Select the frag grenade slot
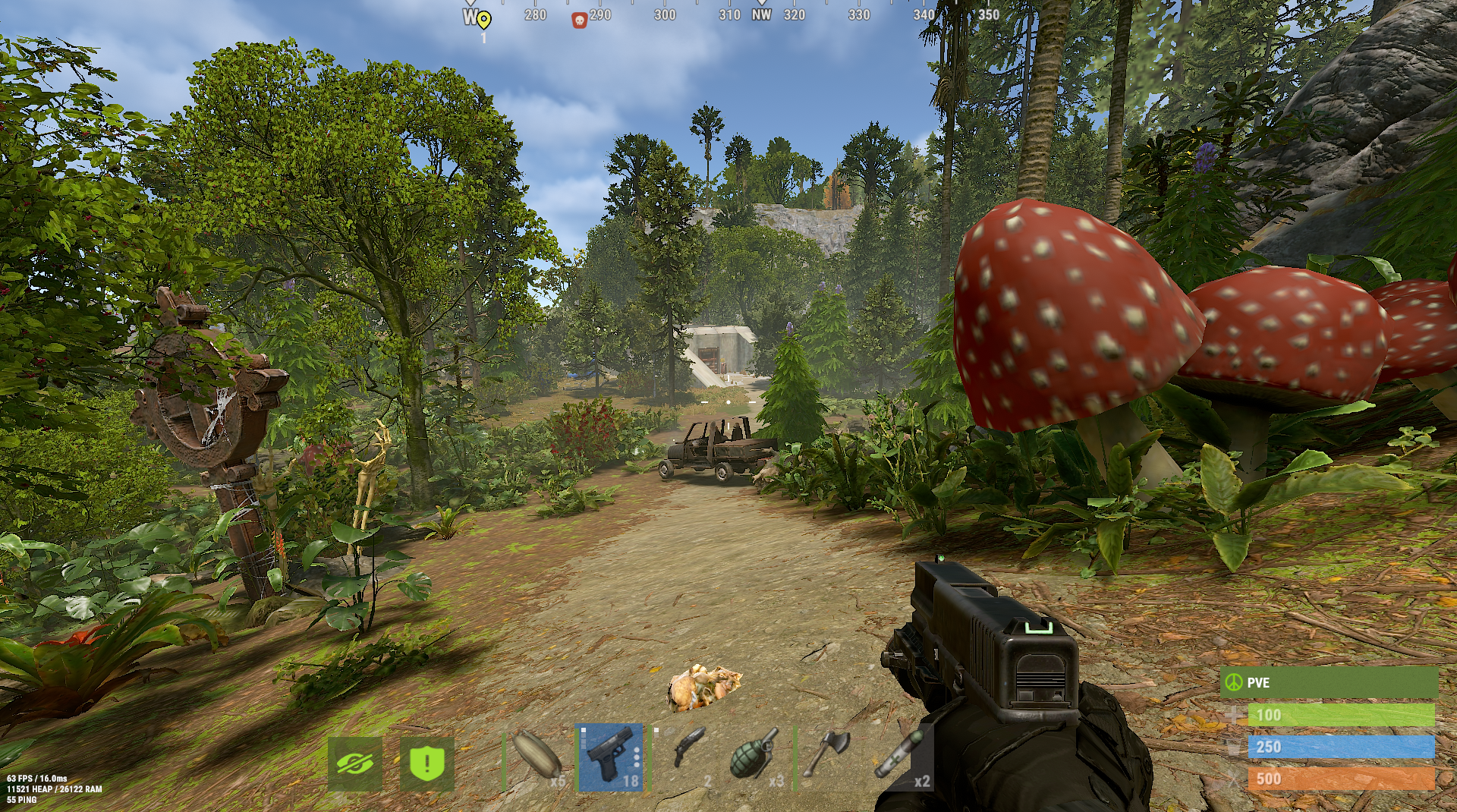This screenshot has width=1457, height=812. (755, 757)
